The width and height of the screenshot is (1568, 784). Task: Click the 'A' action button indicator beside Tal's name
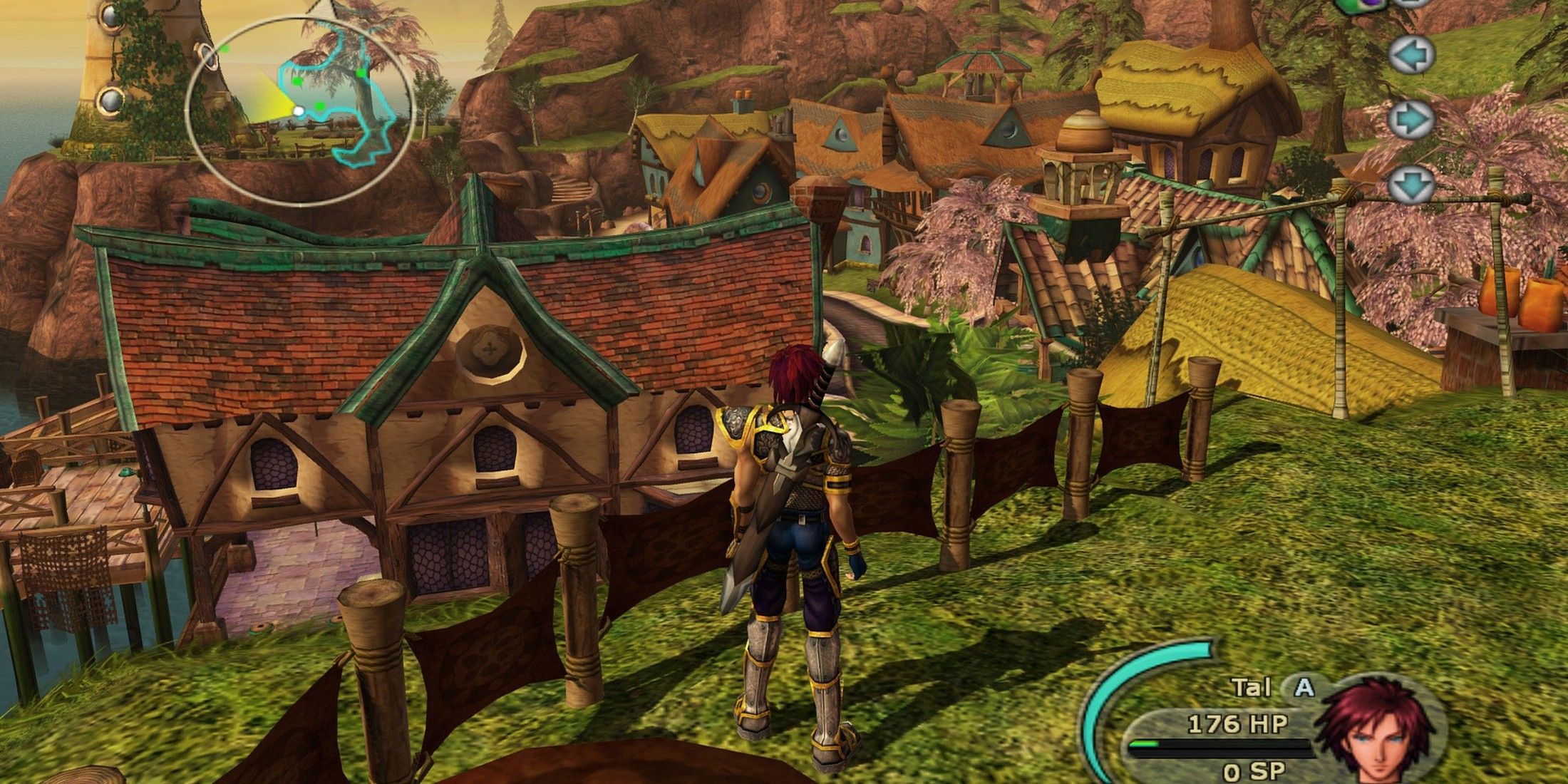click(x=1303, y=688)
